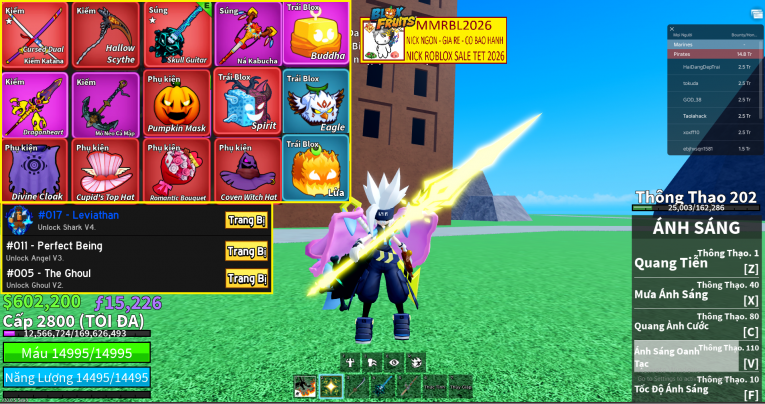The image size is (765, 404).
Task: Equip The Ghoul title
Action: (246, 278)
